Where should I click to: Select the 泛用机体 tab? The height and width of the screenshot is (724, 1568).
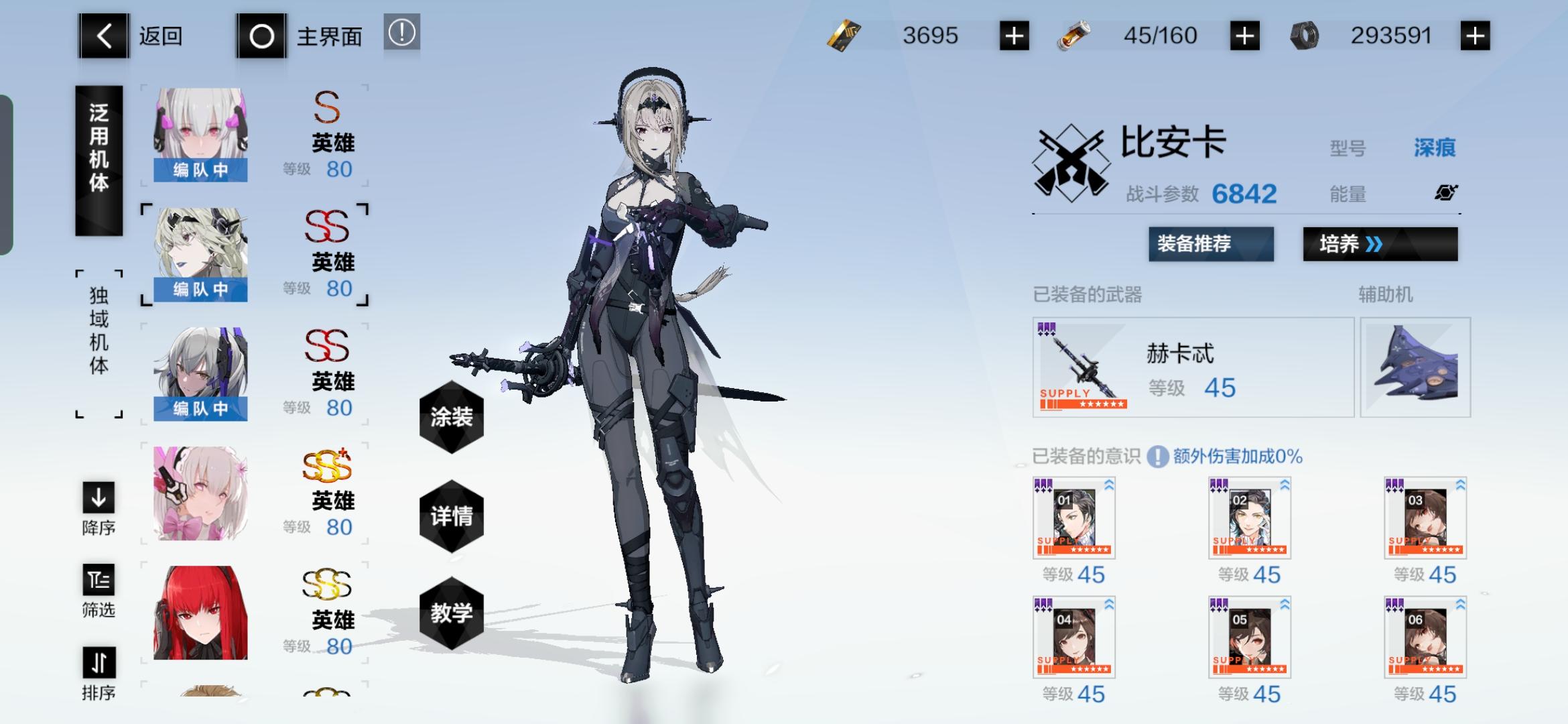(x=99, y=159)
